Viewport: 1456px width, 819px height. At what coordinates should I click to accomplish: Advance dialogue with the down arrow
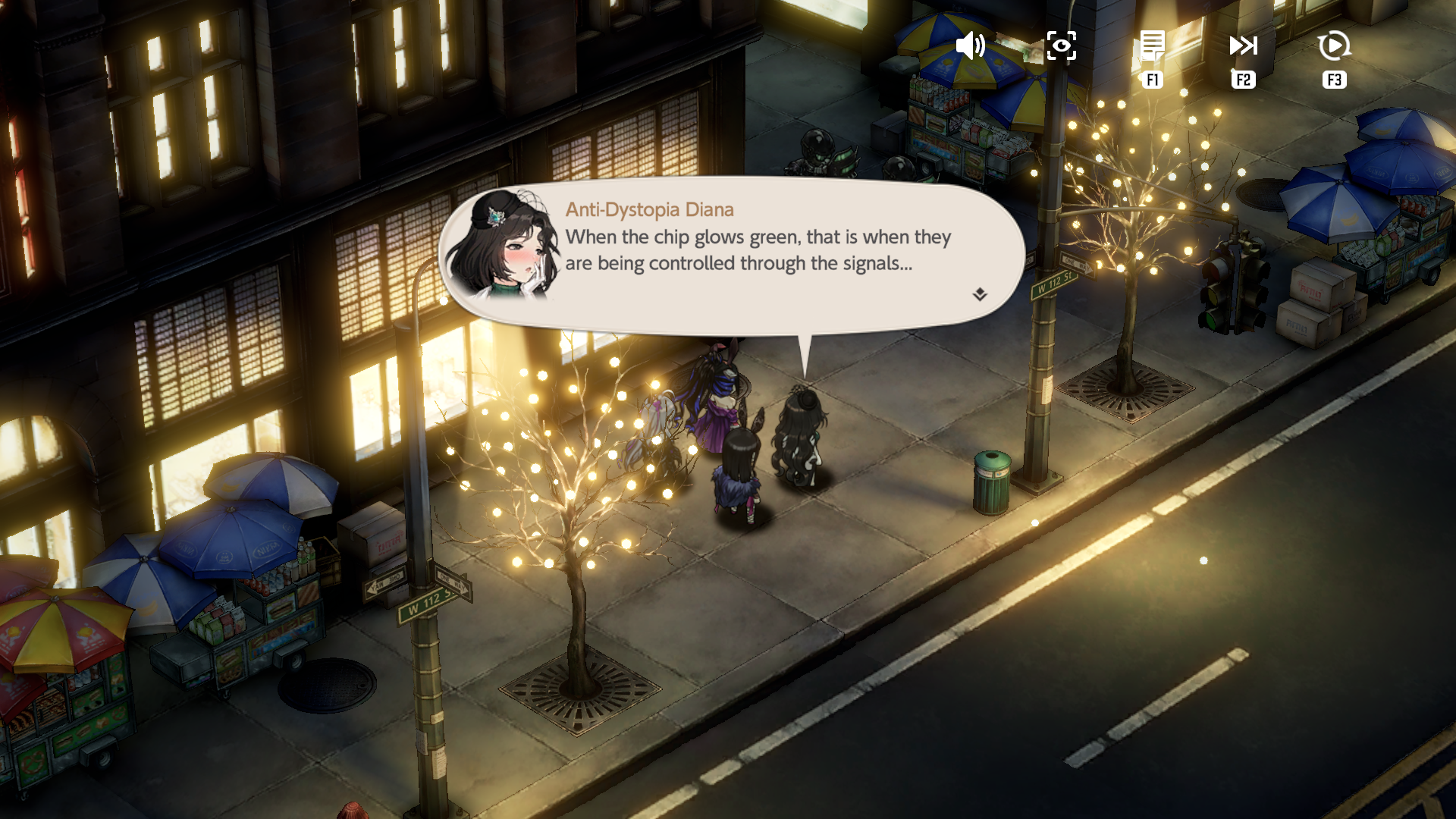980,294
